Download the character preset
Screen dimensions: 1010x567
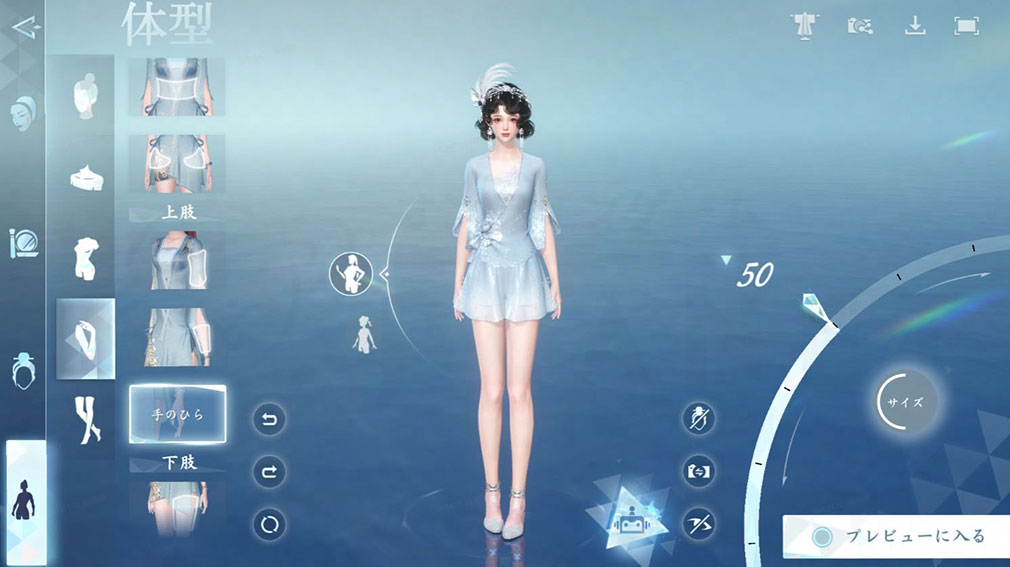click(915, 26)
